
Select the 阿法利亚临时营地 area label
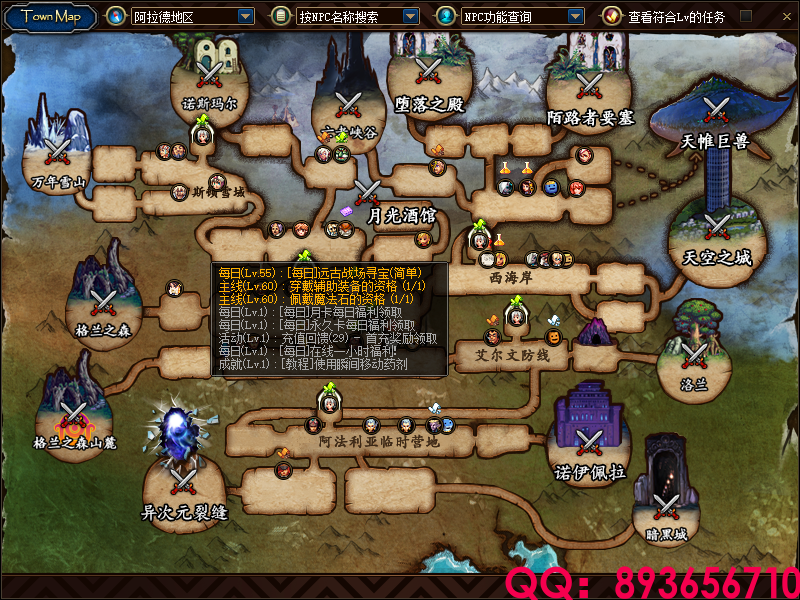click(x=379, y=441)
